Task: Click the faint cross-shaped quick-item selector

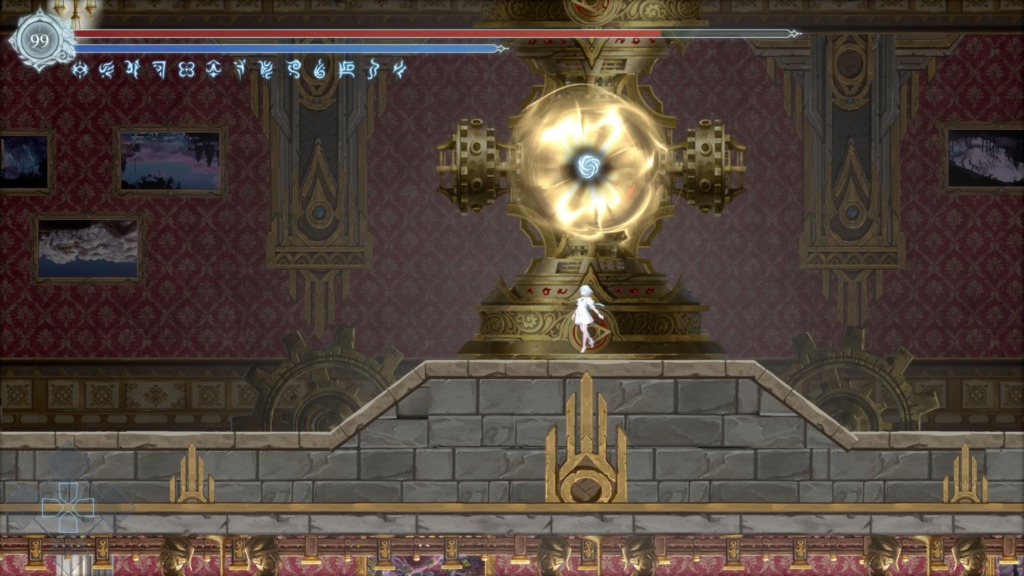Action: coord(67,507)
